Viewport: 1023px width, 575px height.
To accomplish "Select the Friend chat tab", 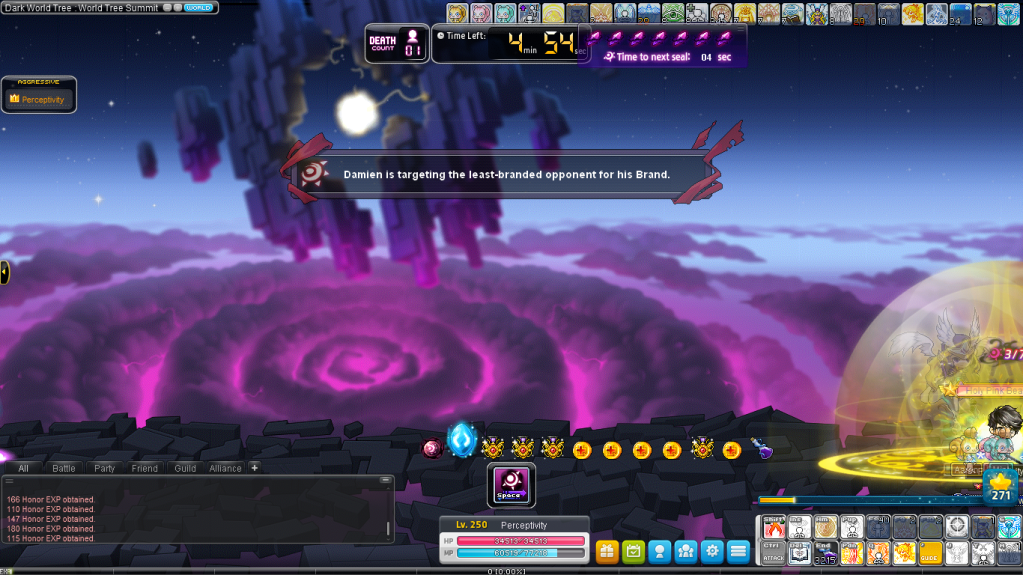I will [145, 468].
